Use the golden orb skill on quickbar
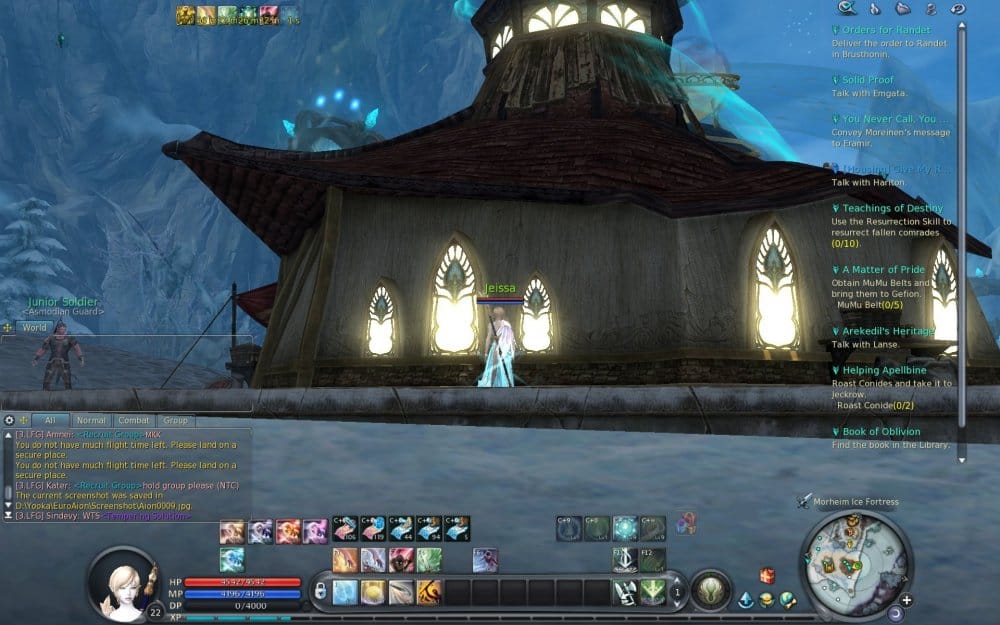This screenshot has width=1000, height=625. [x=373, y=592]
